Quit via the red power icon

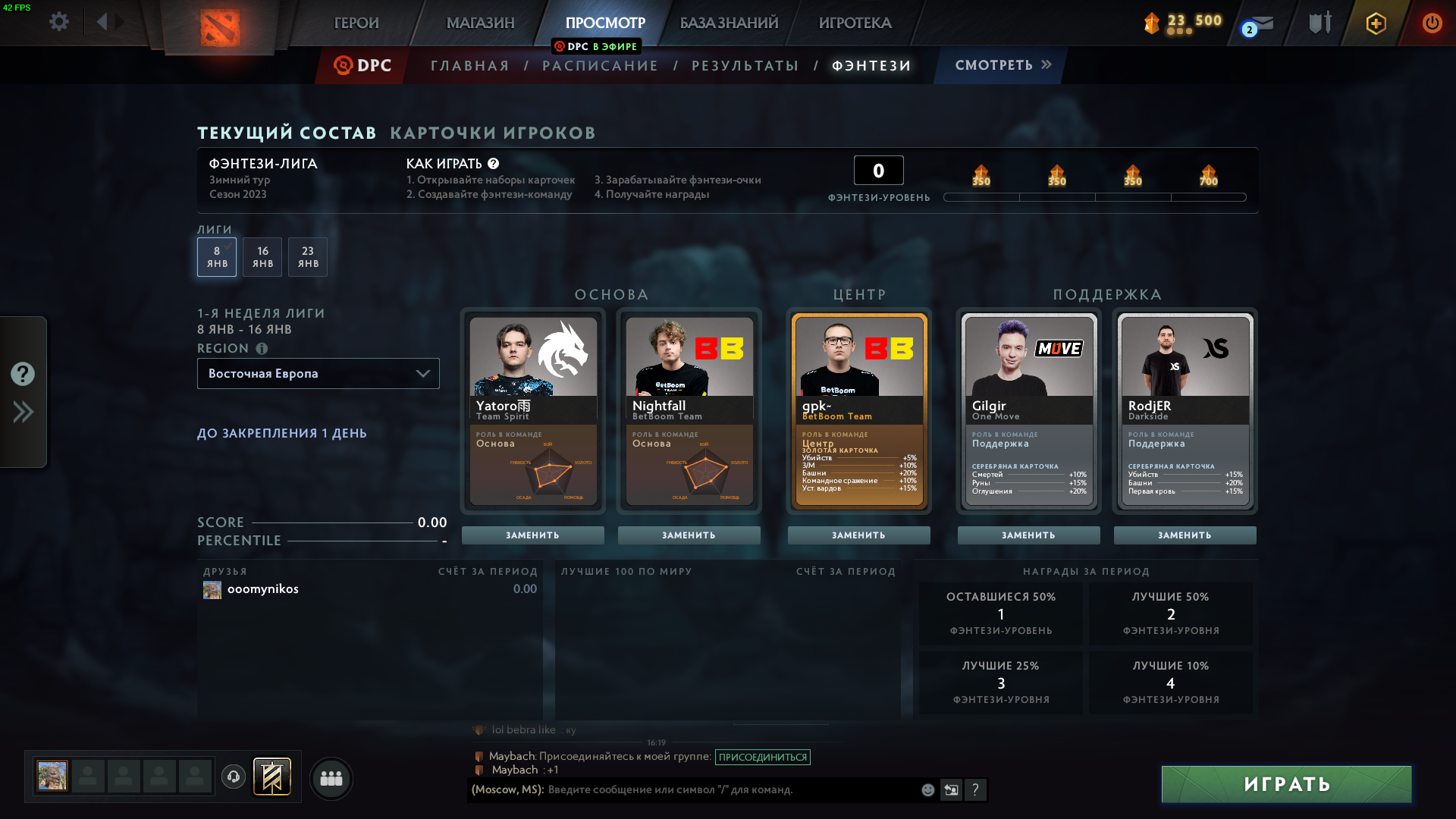click(1432, 23)
